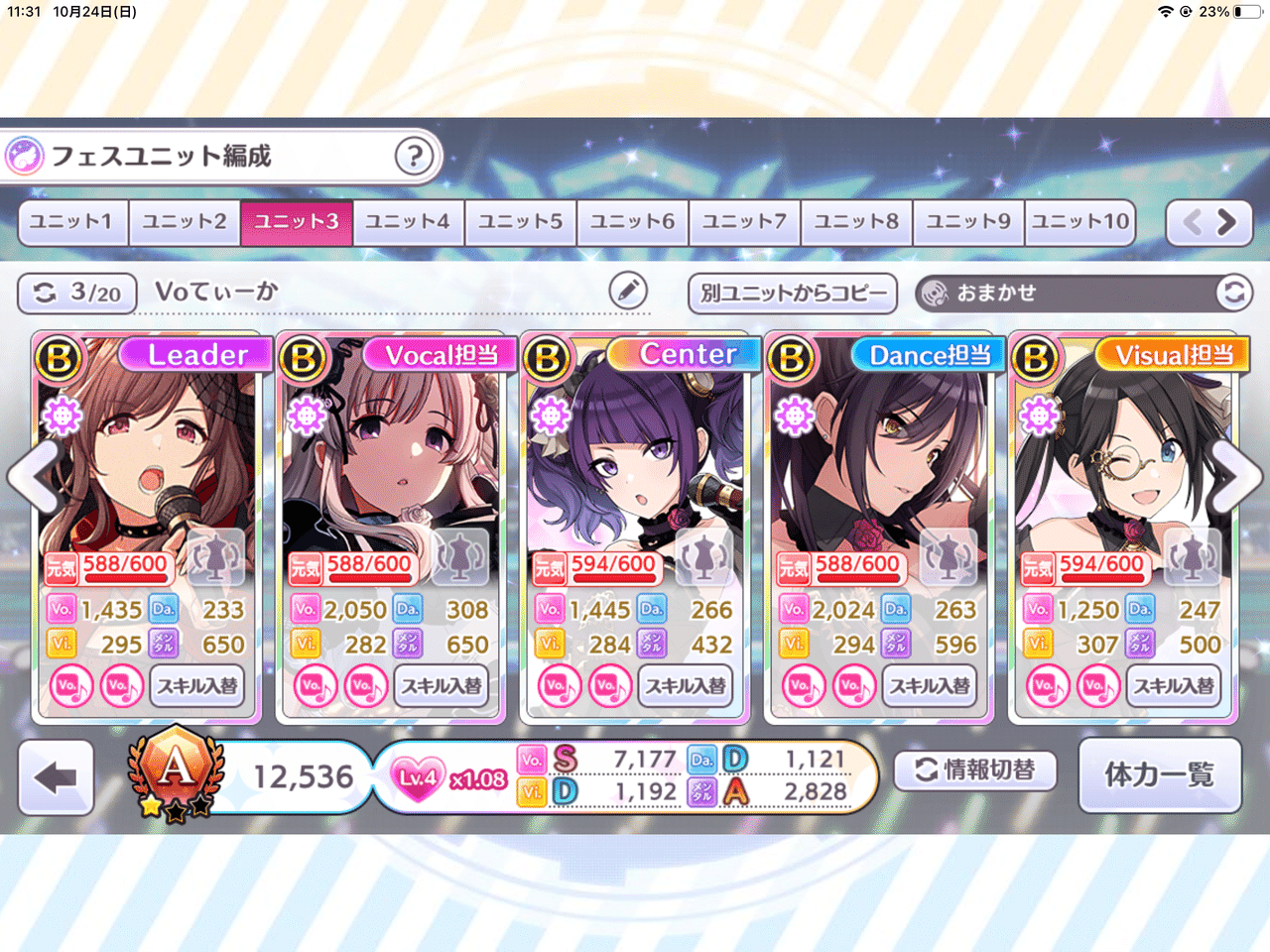This screenshot has width=1270, height=952.
Task: Tap the pencil icon to rename the unit
Action: (625, 292)
